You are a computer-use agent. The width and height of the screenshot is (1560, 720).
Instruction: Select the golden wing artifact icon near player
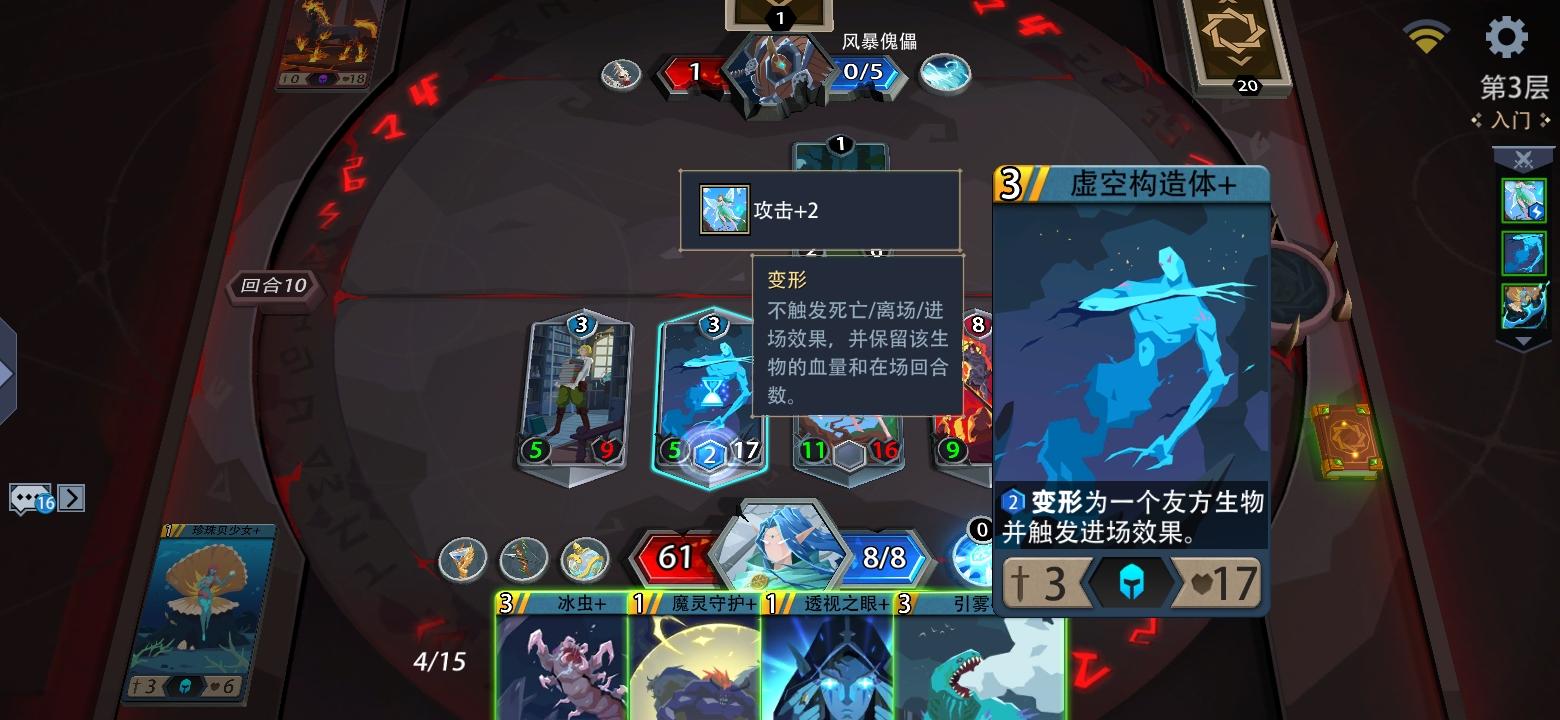462,560
